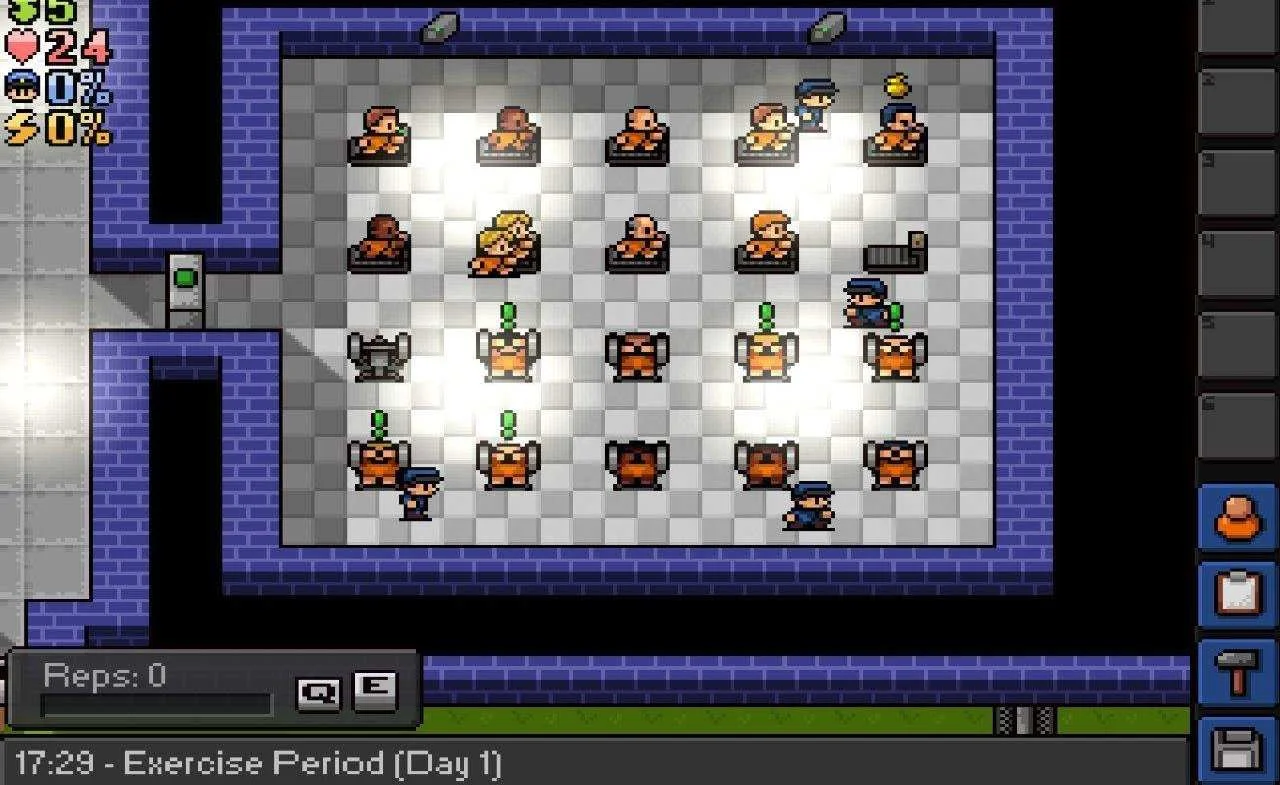Click the floppy disk save button

point(1238,748)
